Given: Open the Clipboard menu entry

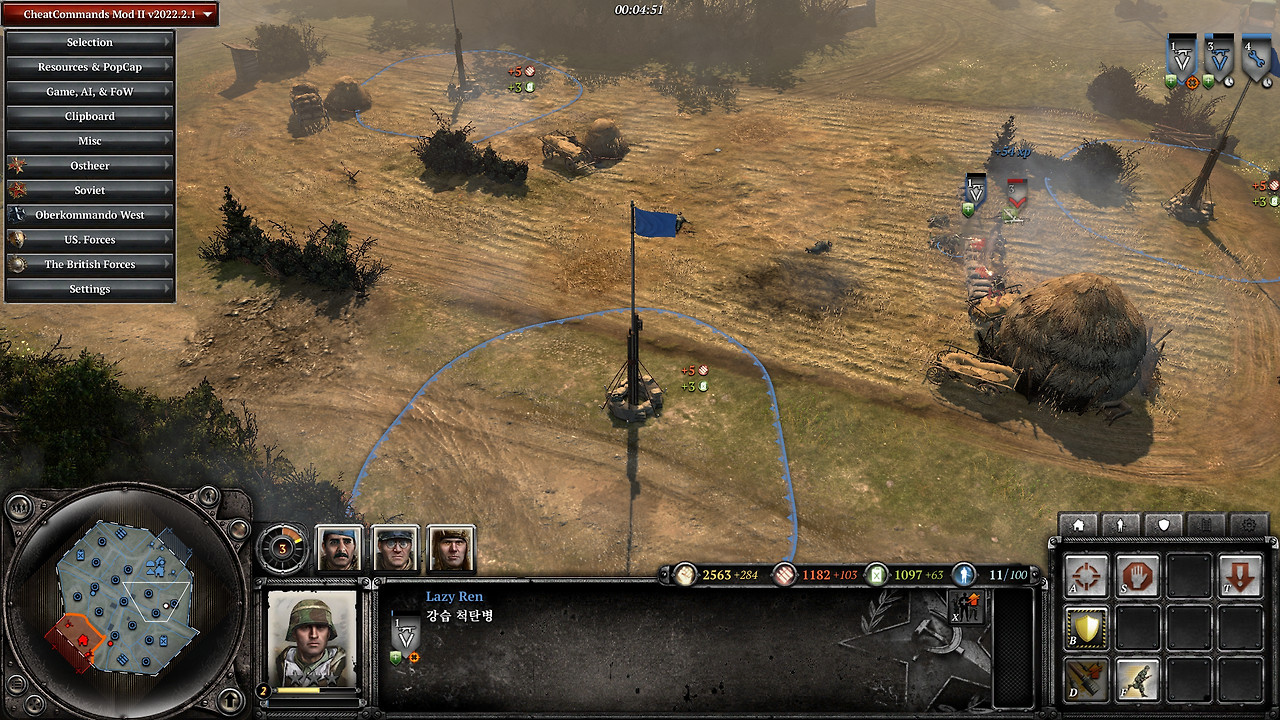Looking at the screenshot, I should tap(90, 116).
